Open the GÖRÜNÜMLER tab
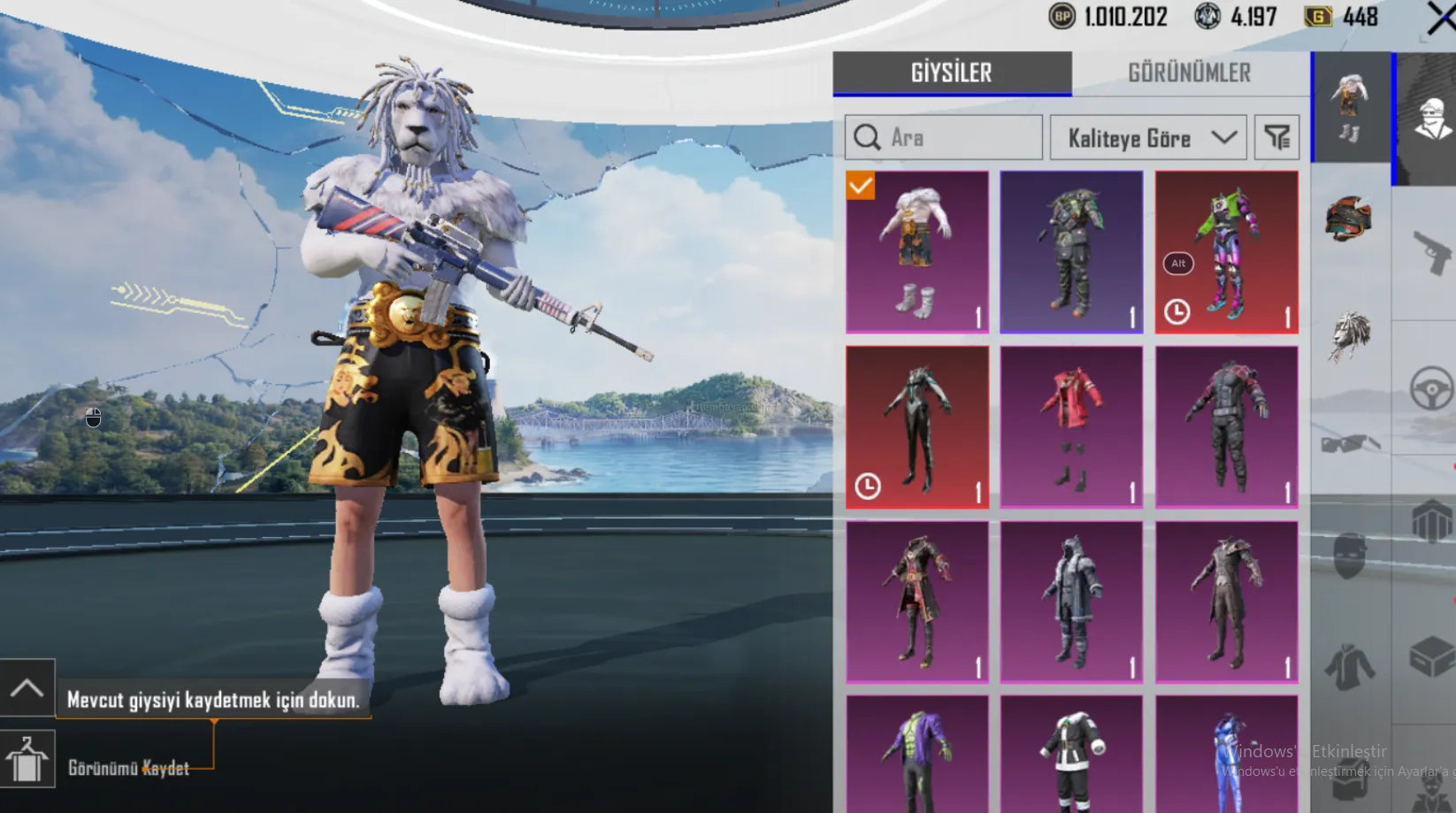1456x813 pixels. [x=1189, y=73]
